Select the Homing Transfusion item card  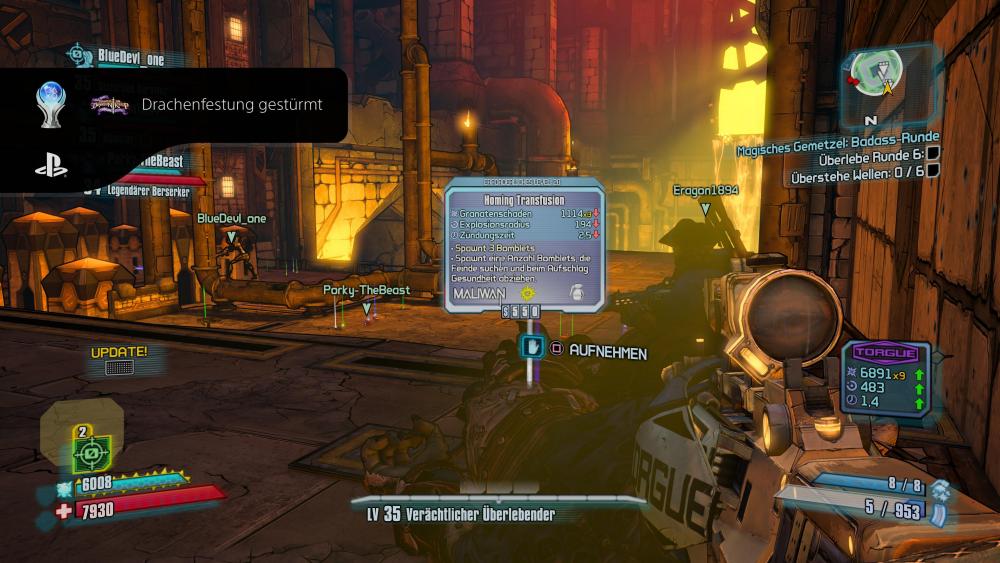pyautogui.click(x=524, y=241)
